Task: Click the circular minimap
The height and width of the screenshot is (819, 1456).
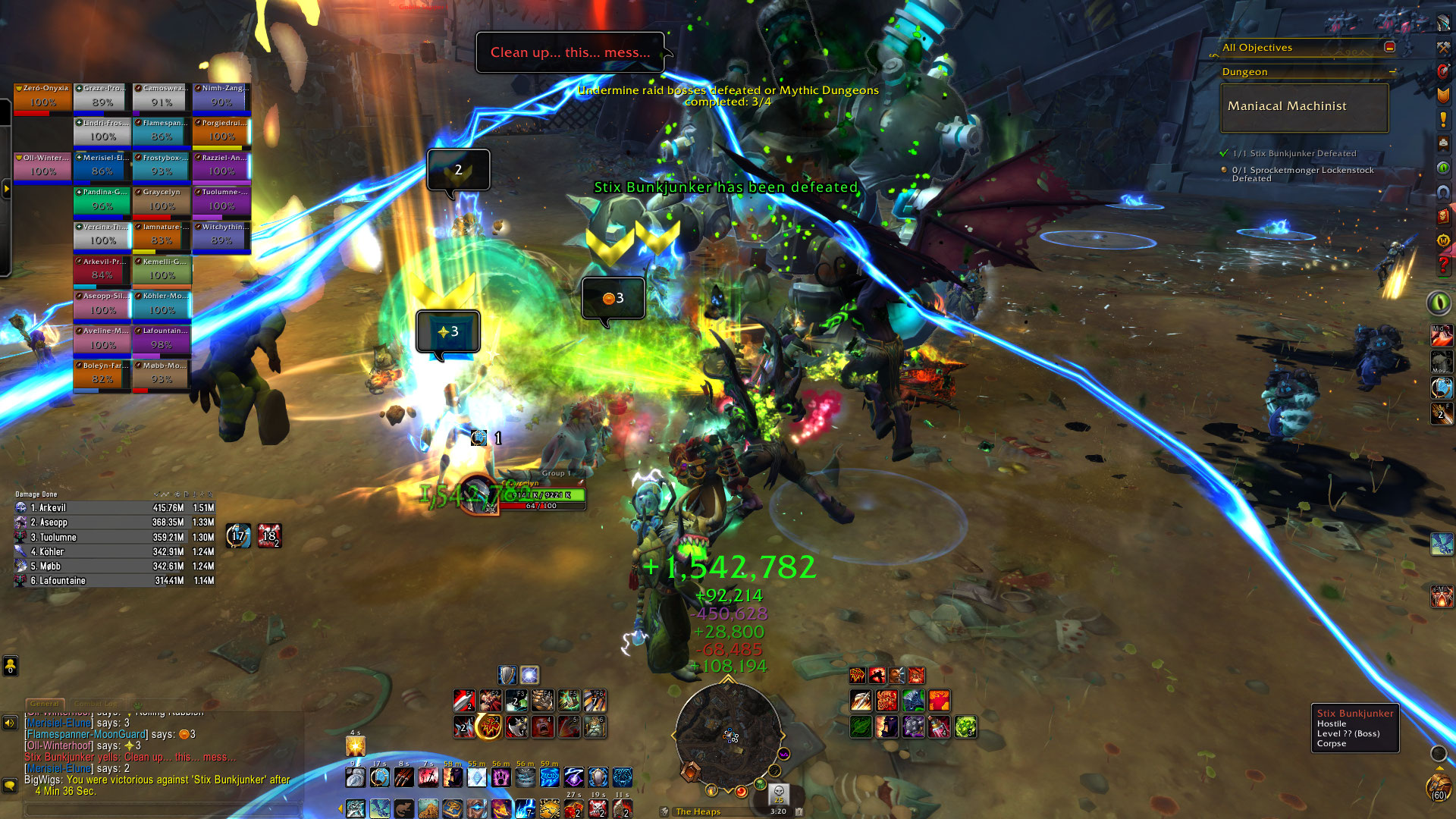Action: point(728,734)
